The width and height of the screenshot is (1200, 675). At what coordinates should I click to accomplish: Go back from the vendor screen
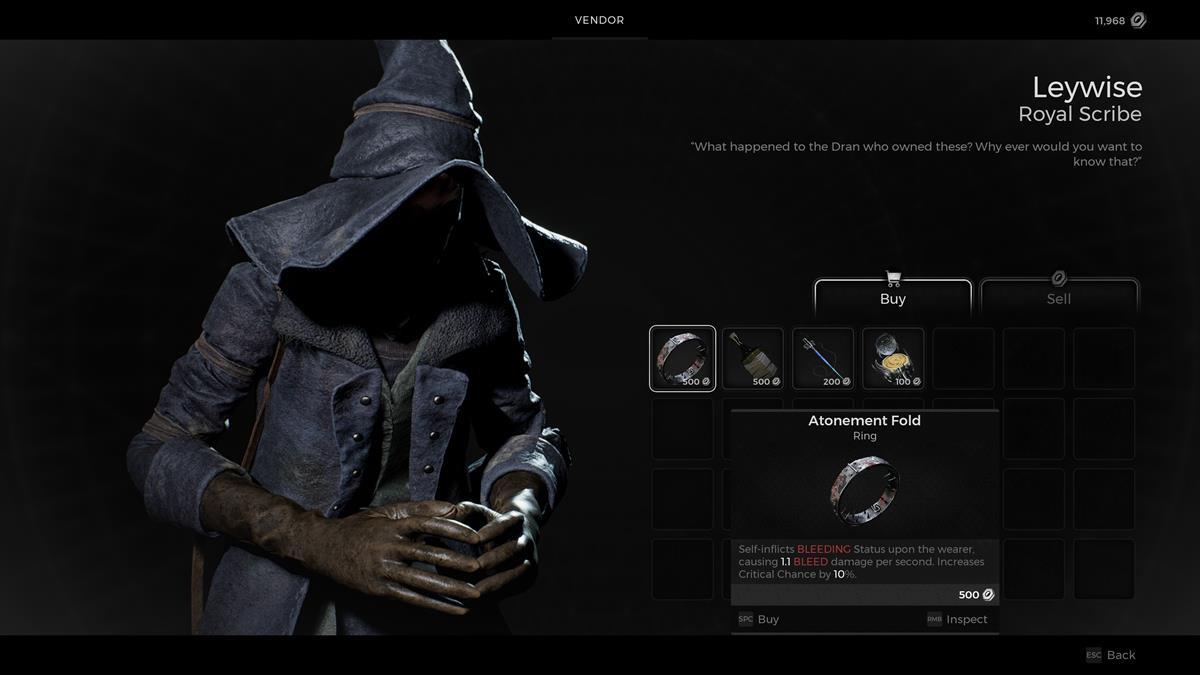click(1111, 655)
